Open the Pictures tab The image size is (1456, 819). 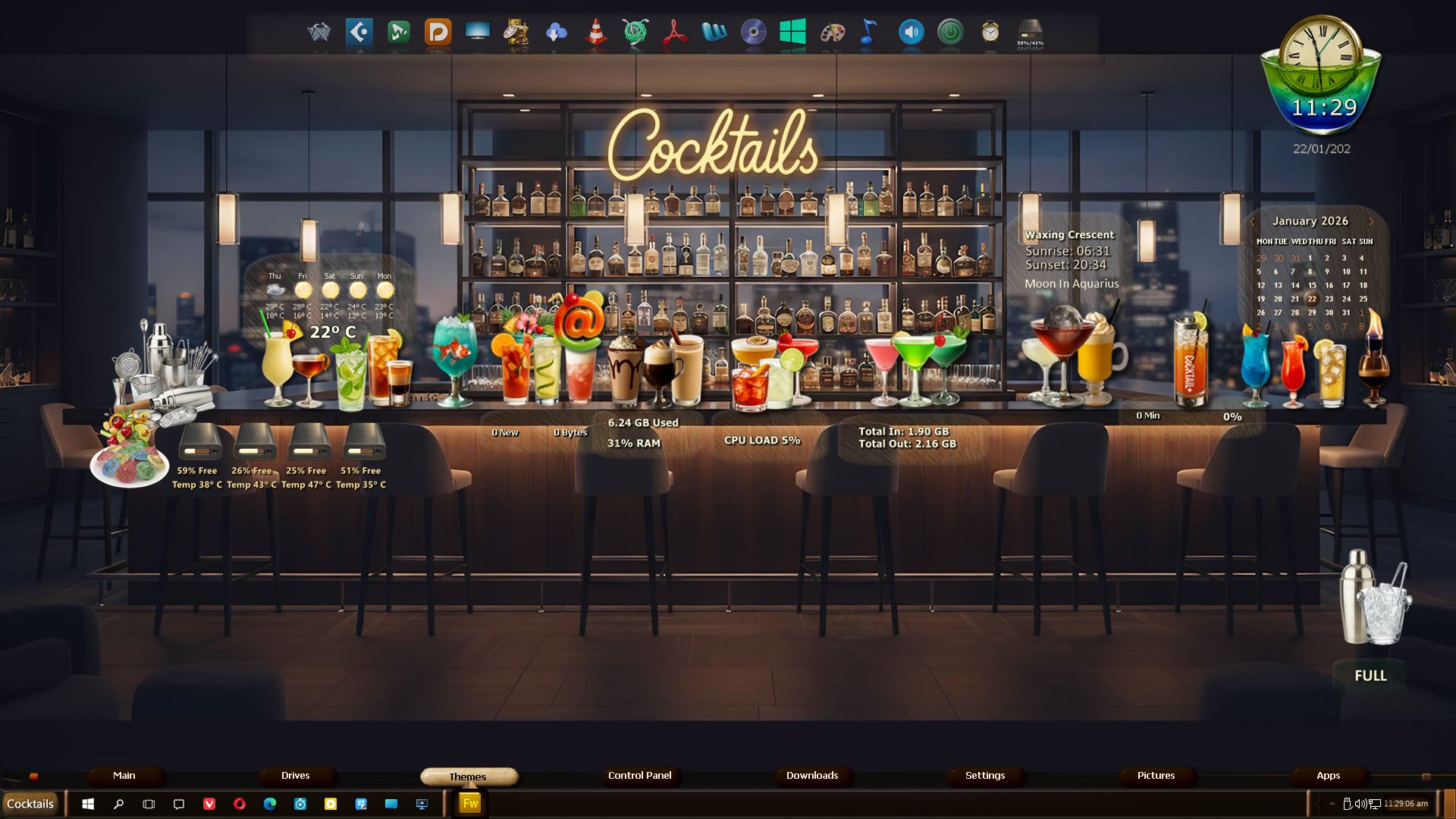(x=1156, y=776)
